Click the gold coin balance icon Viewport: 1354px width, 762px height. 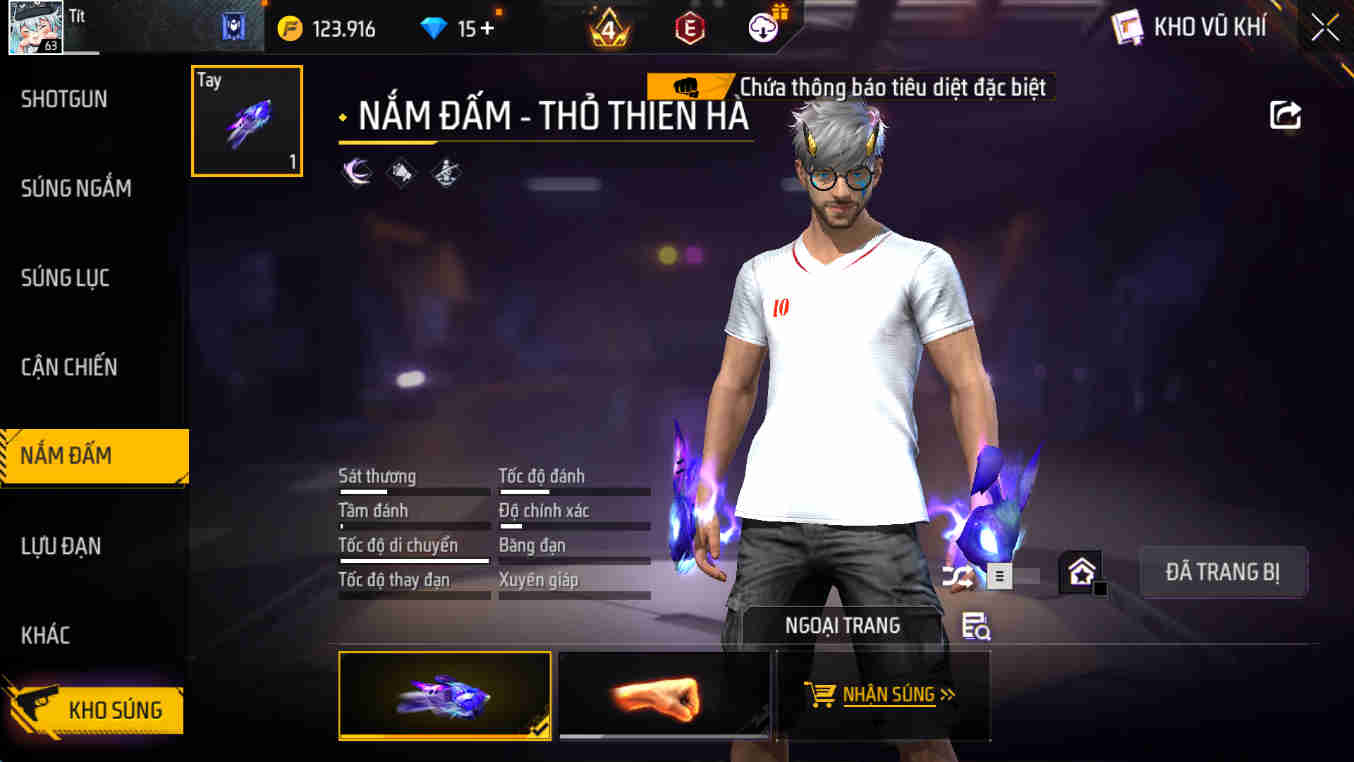(289, 27)
